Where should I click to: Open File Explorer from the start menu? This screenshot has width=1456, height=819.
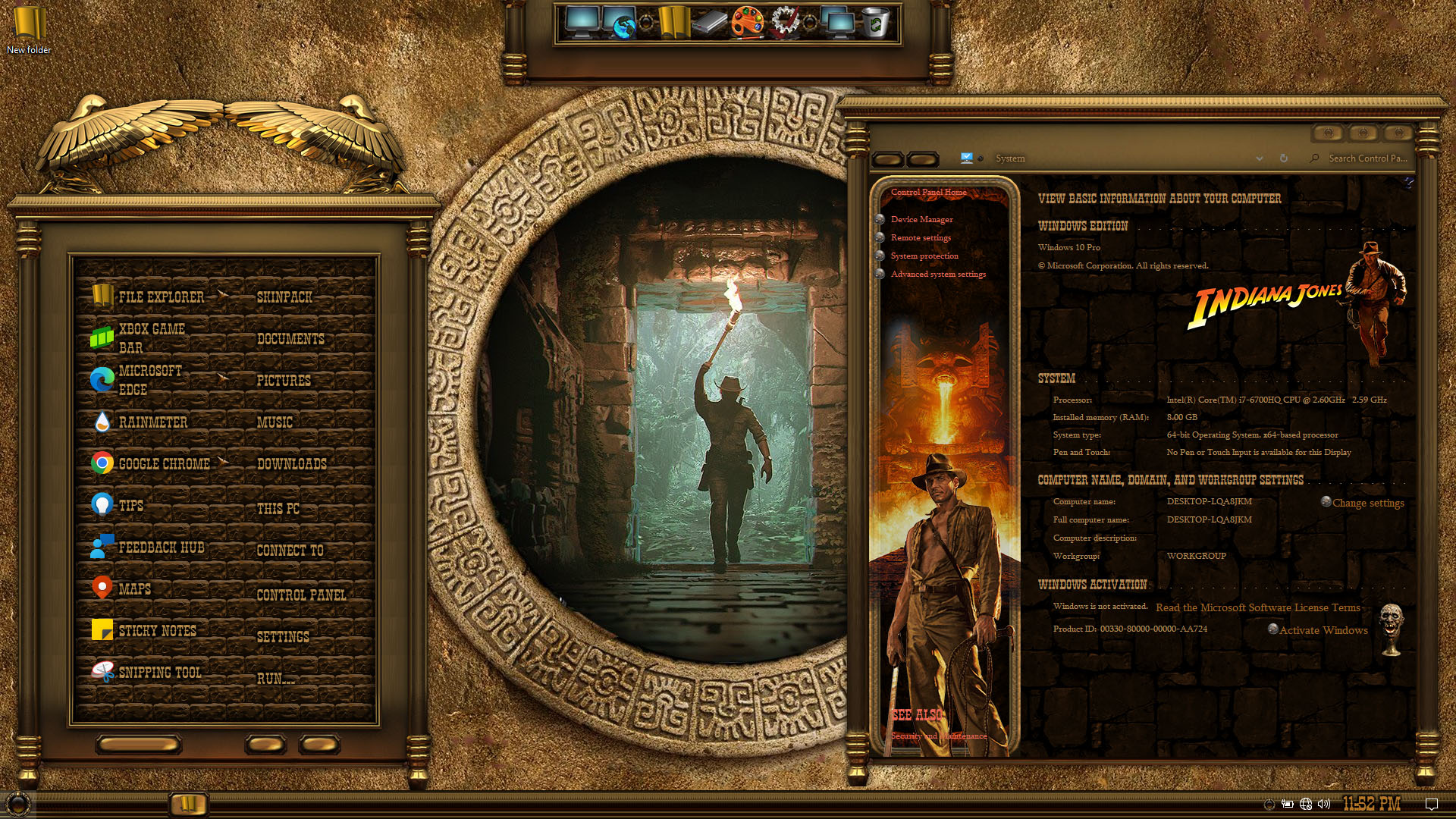[x=160, y=297]
